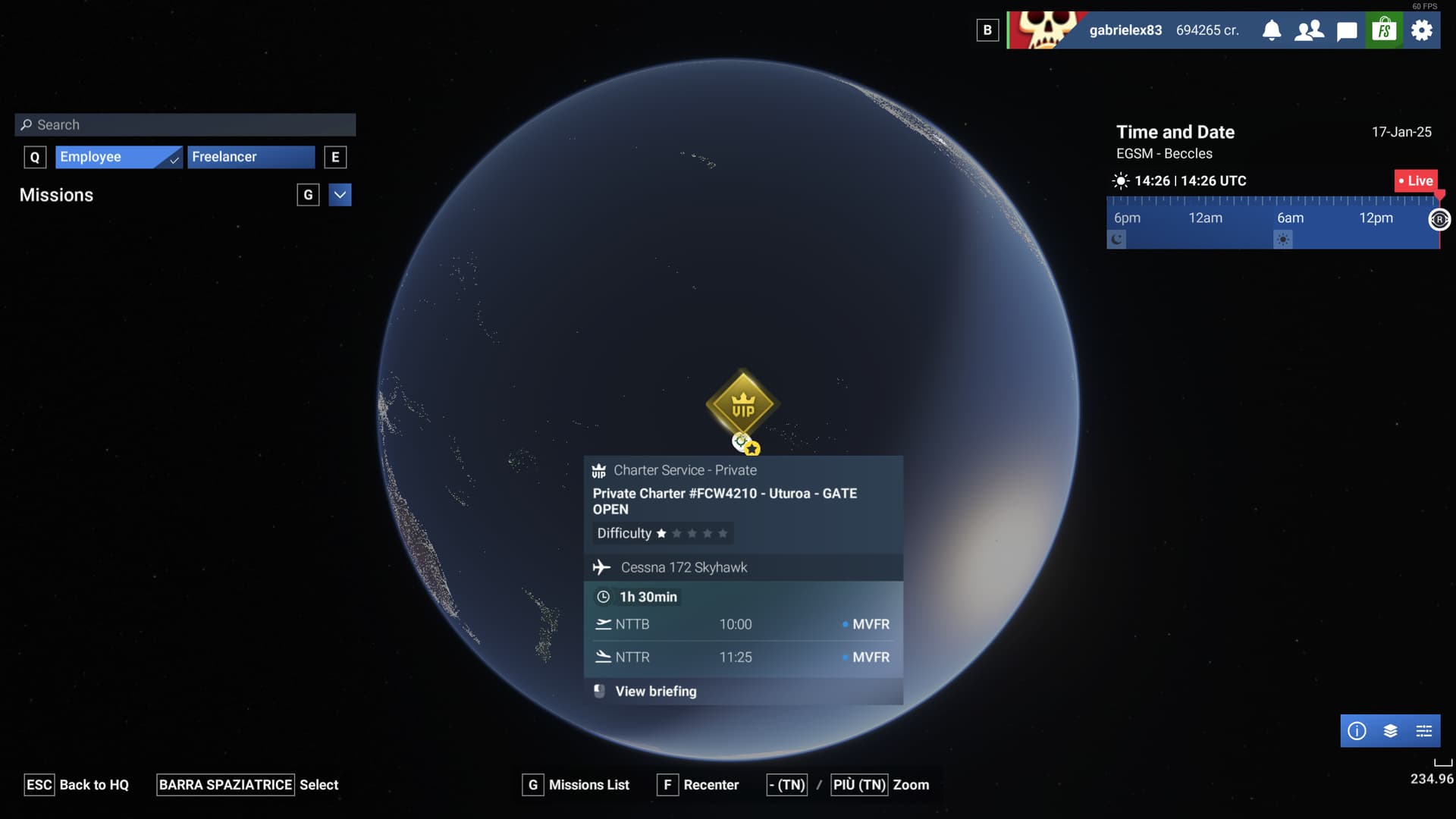The height and width of the screenshot is (819, 1456).
Task: Open the notifications bell
Action: (1272, 30)
